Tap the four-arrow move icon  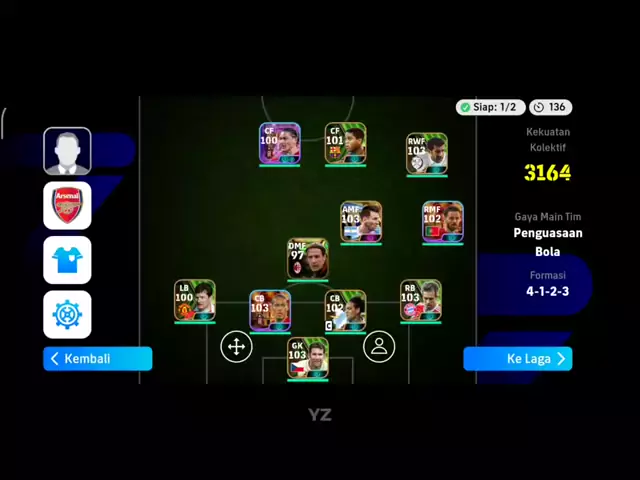pyautogui.click(x=236, y=347)
